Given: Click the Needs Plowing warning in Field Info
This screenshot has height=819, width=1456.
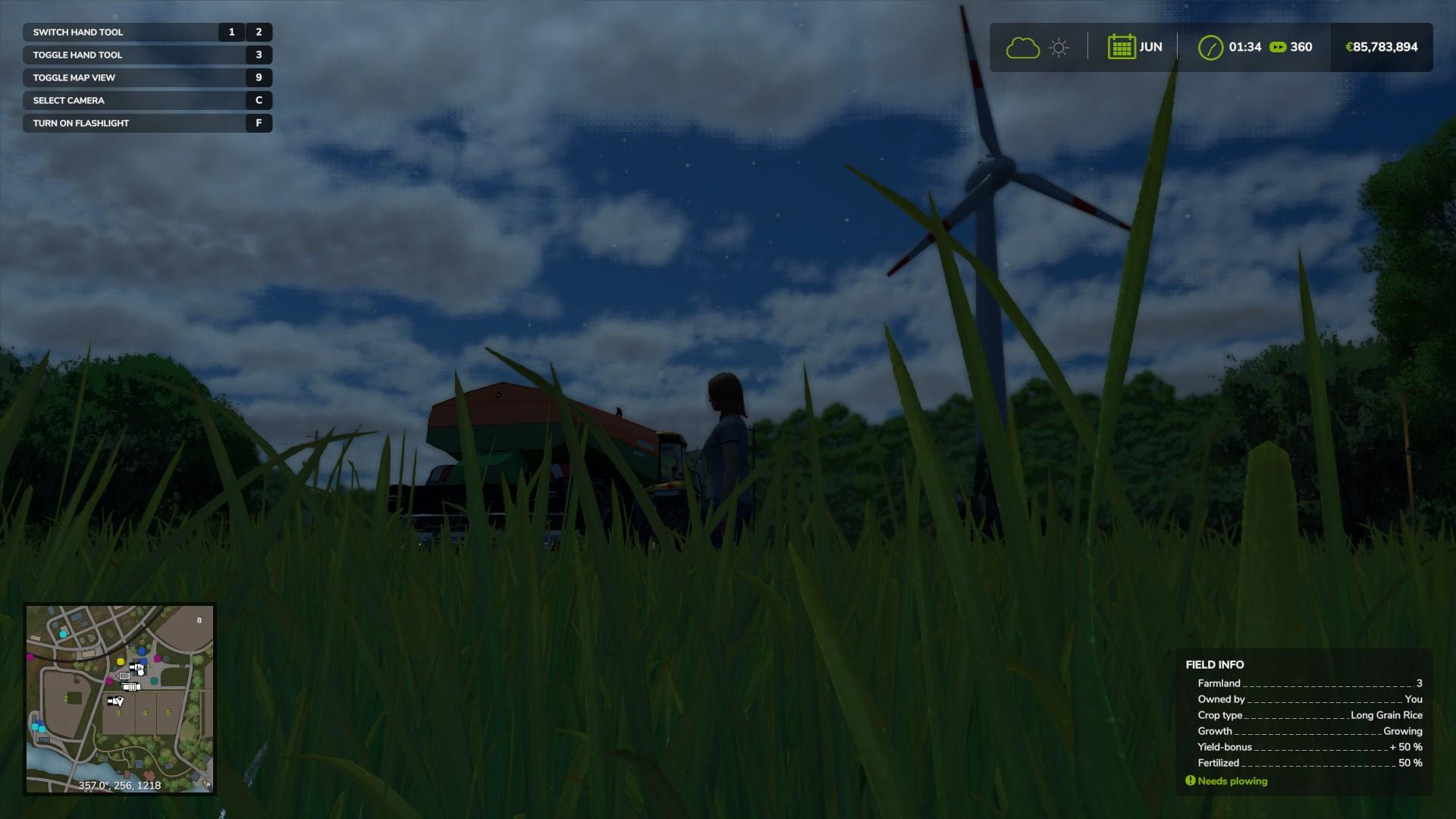Looking at the screenshot, I should [x=1225, y=780].
